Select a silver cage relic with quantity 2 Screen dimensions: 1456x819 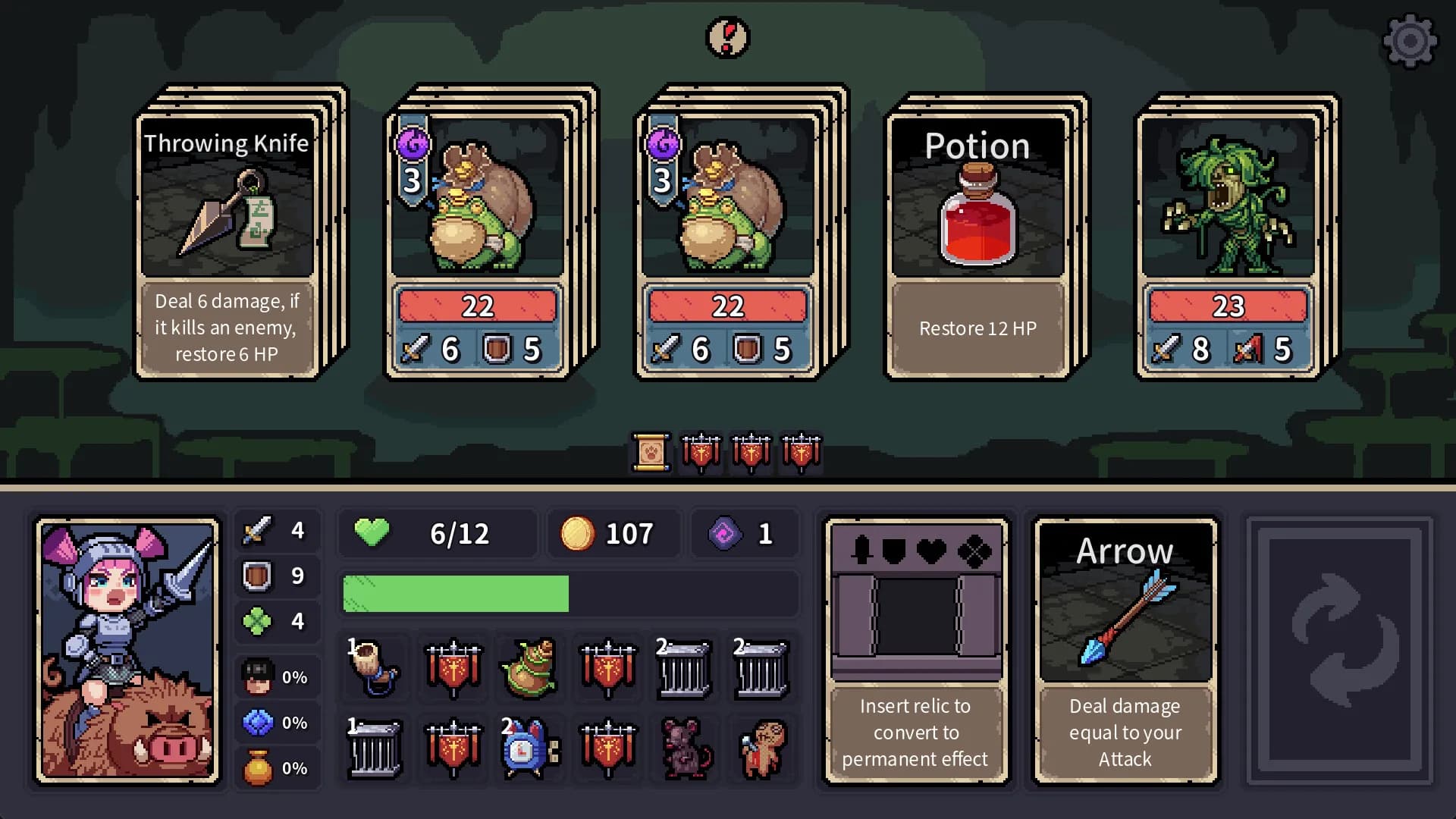coord(685,670)
